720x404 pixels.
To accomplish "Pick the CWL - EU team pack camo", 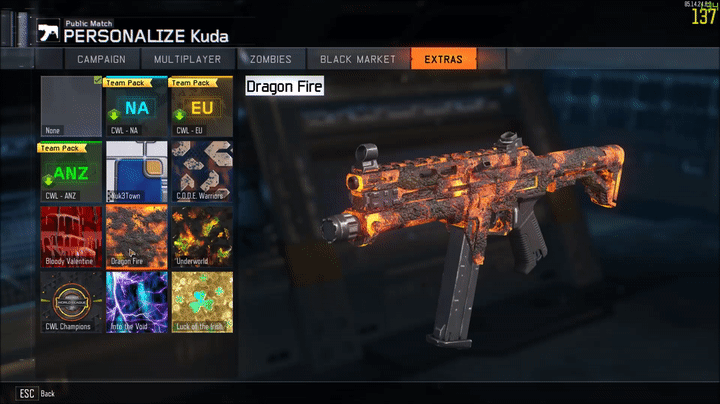I will (x=202, y=107).
